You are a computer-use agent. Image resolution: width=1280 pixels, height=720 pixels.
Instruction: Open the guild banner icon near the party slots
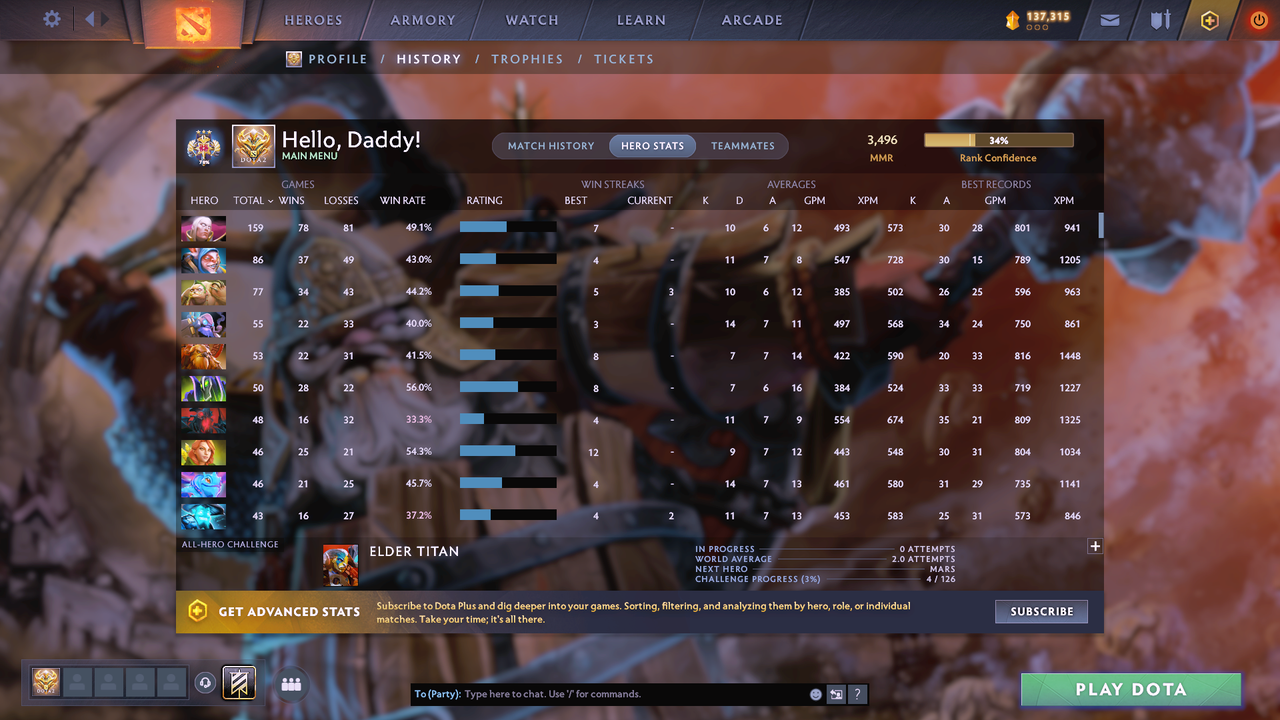click(x=238, y=683)
